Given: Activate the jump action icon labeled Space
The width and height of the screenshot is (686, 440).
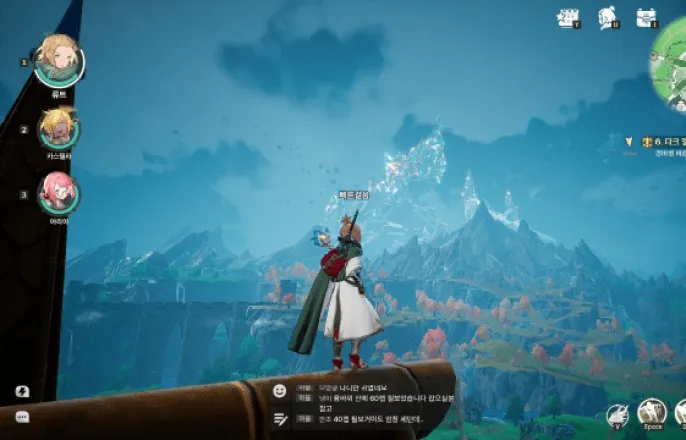Looking at the screenshot, I should pos(652,410).
